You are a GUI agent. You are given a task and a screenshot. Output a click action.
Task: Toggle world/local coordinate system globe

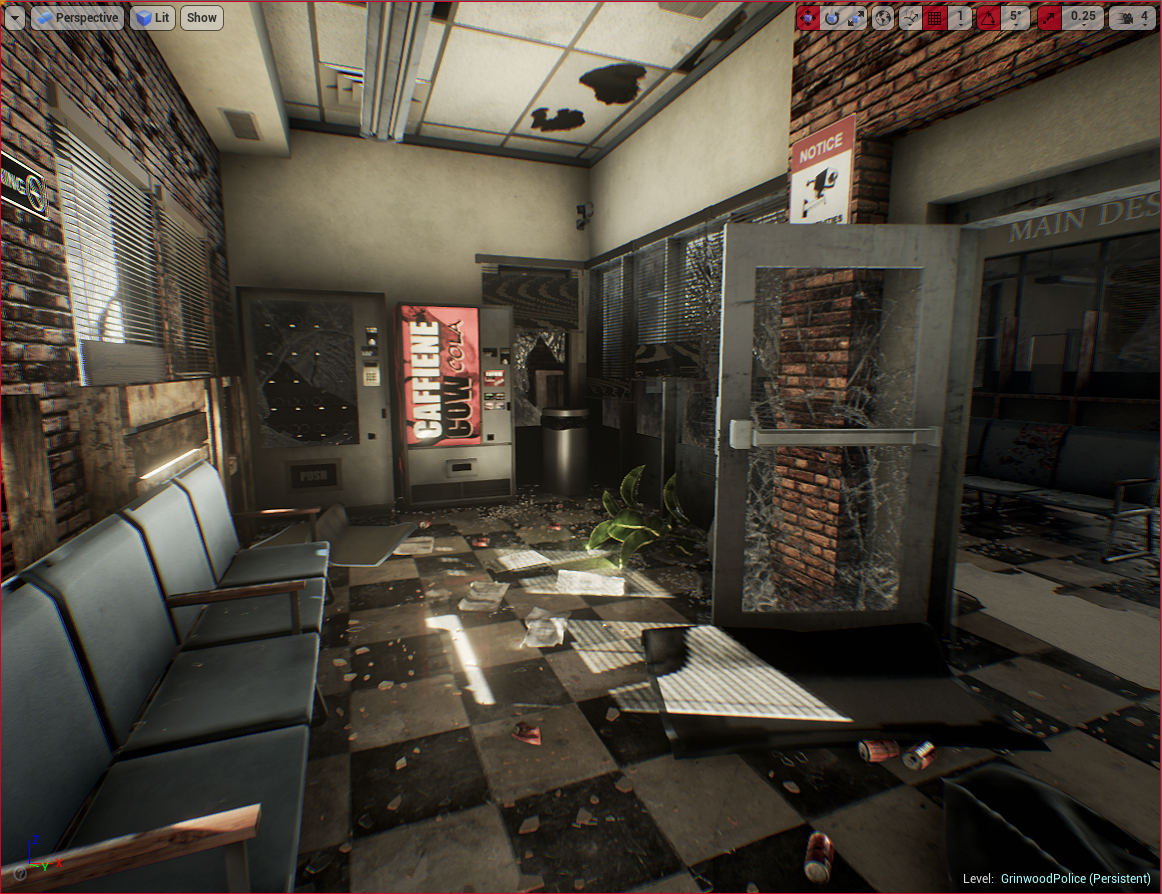coord(883,17)
